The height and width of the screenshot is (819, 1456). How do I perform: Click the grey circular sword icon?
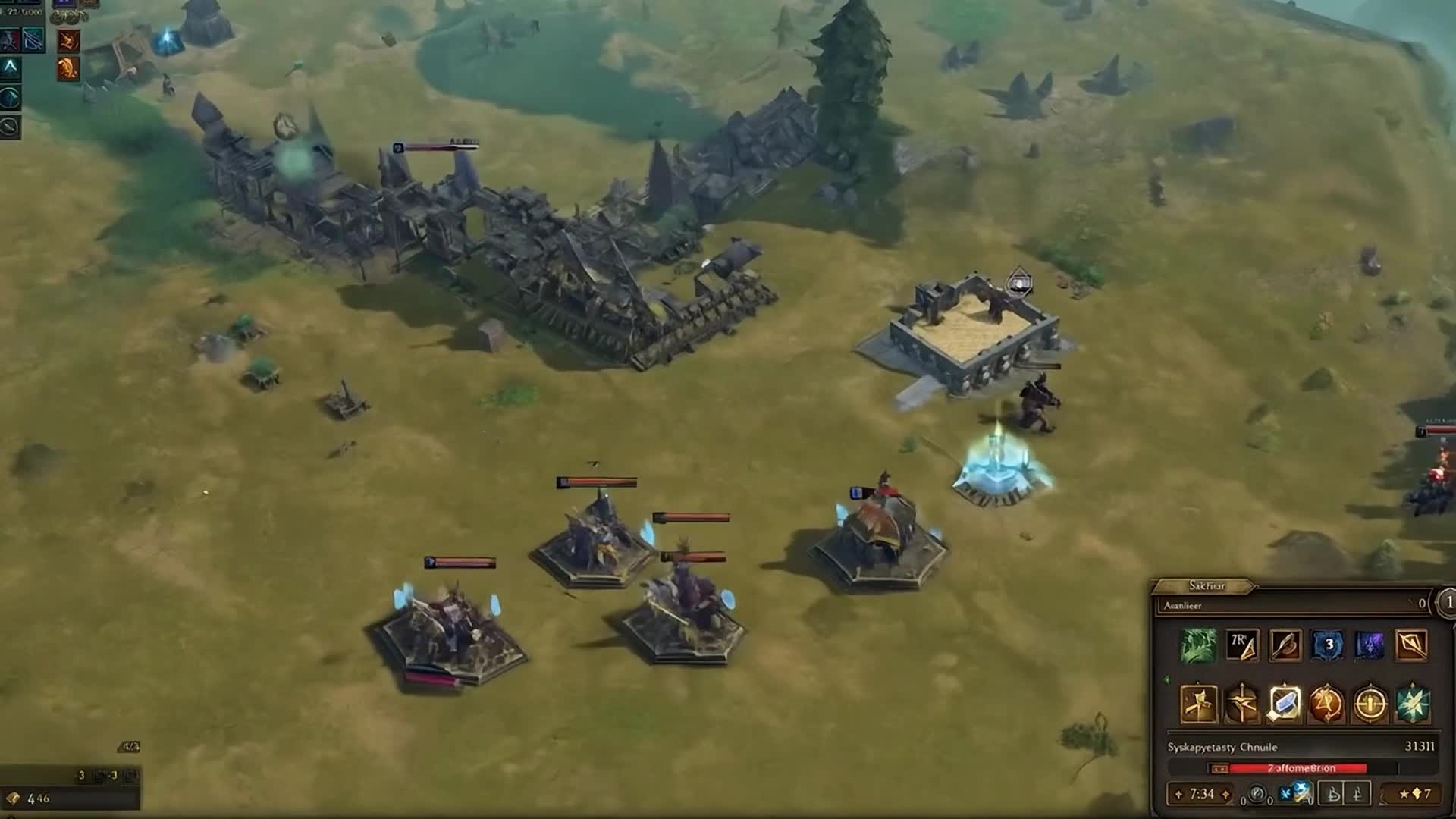tap(10, 126)
